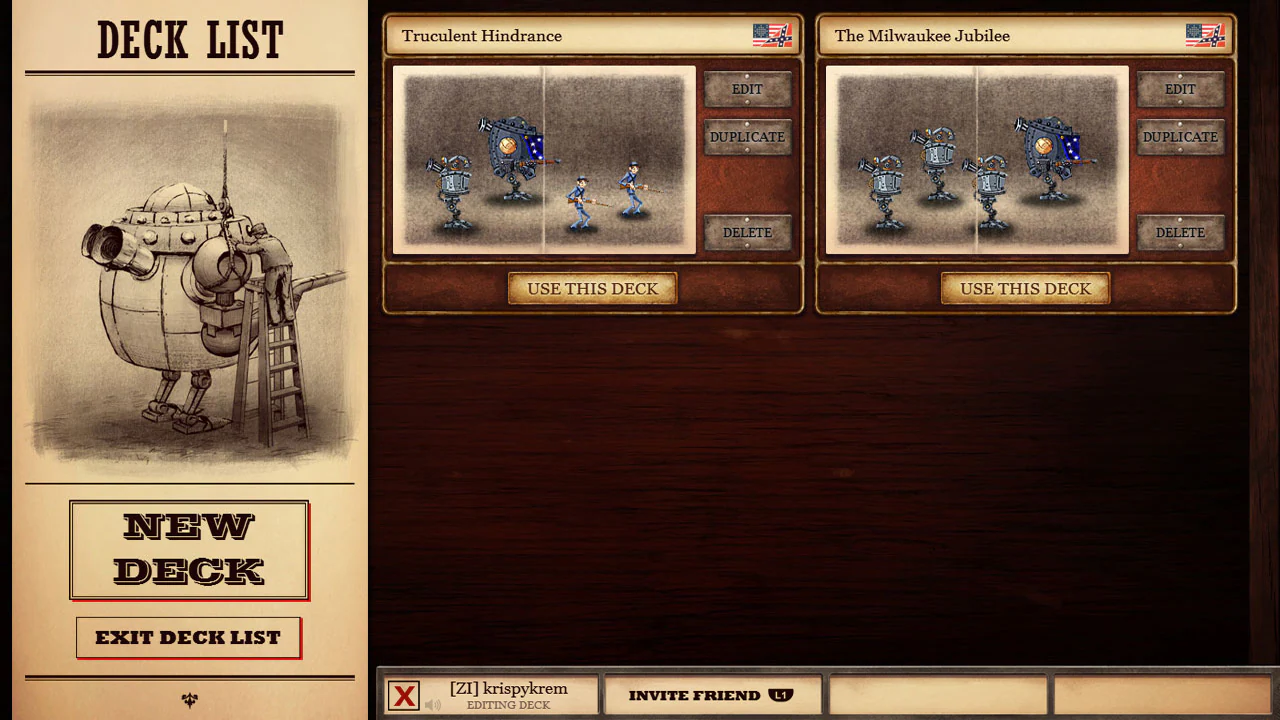Create a new deck
Screen dimensions: 1280x720
click(189, 550)
